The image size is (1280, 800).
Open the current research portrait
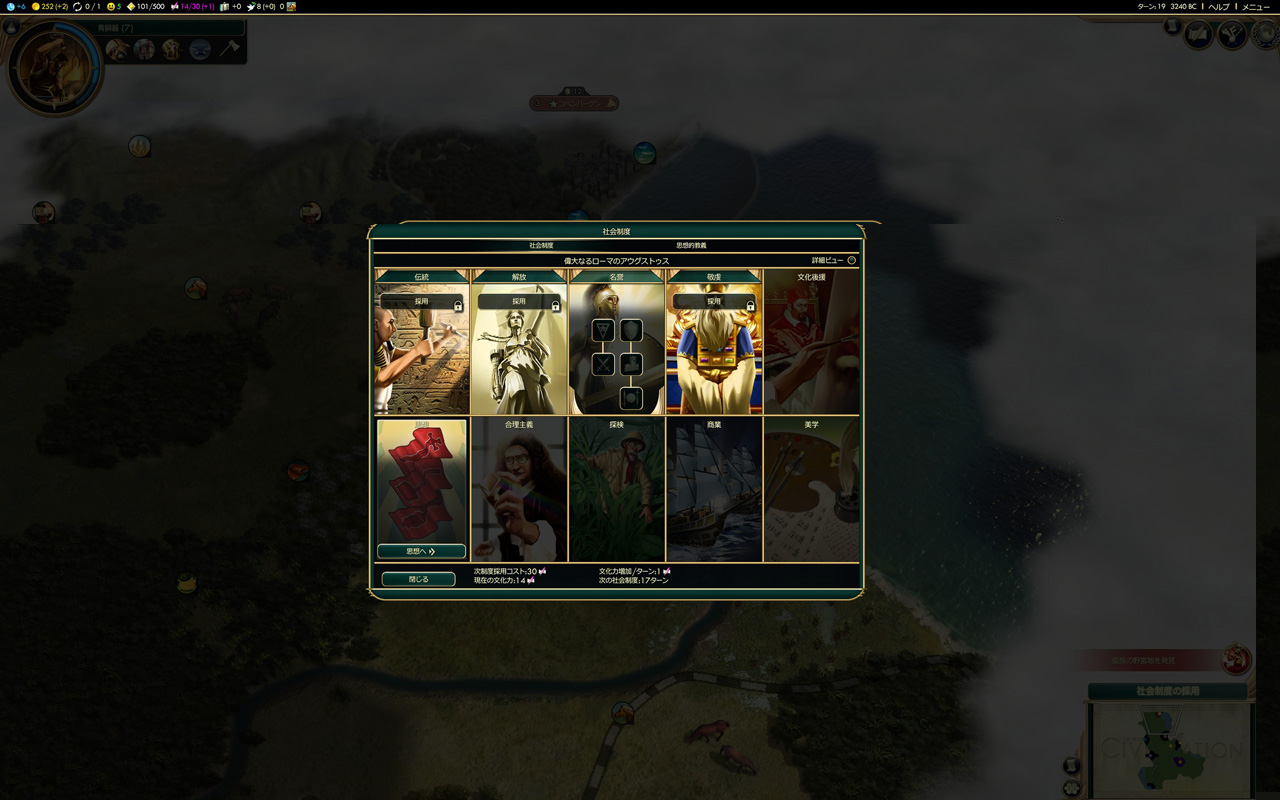click(x=54, y=68)
